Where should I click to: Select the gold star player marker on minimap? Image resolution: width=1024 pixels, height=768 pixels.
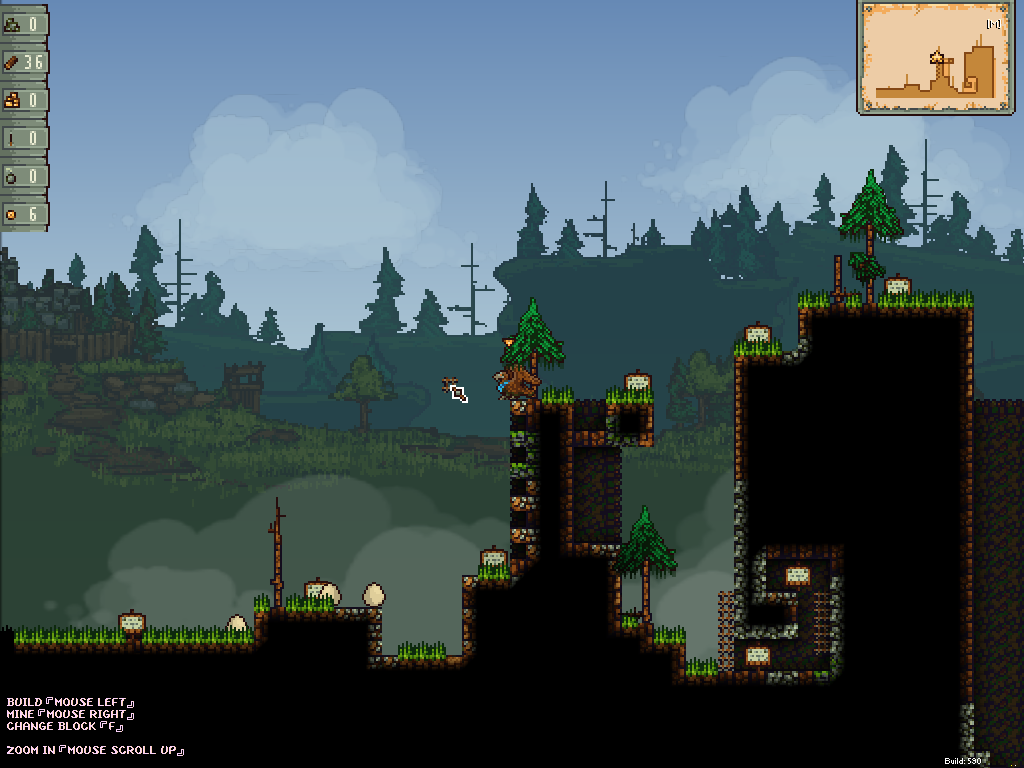[937, 57]
